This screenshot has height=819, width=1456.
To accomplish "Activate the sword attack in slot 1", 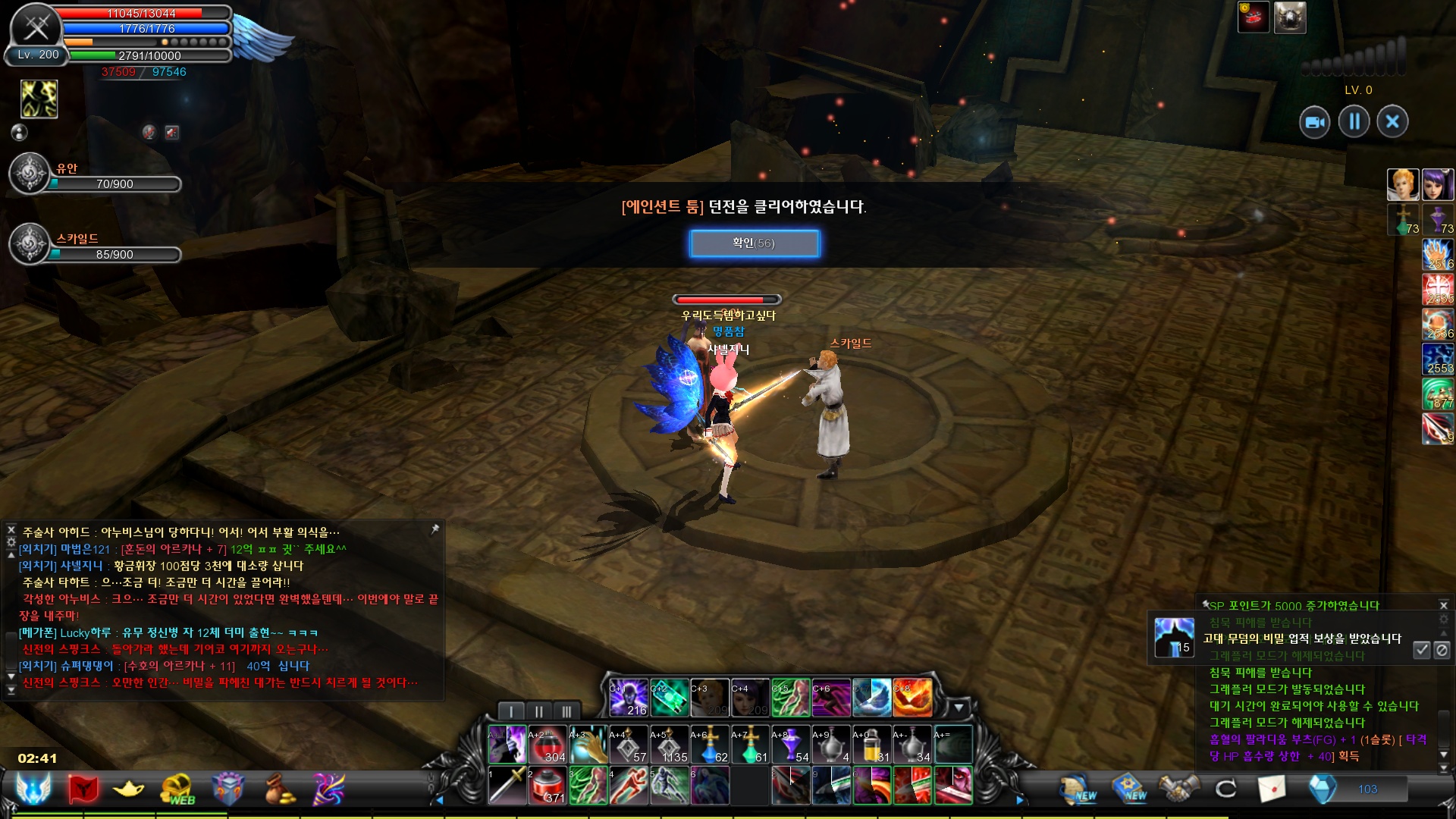I will tap(507, 785).
